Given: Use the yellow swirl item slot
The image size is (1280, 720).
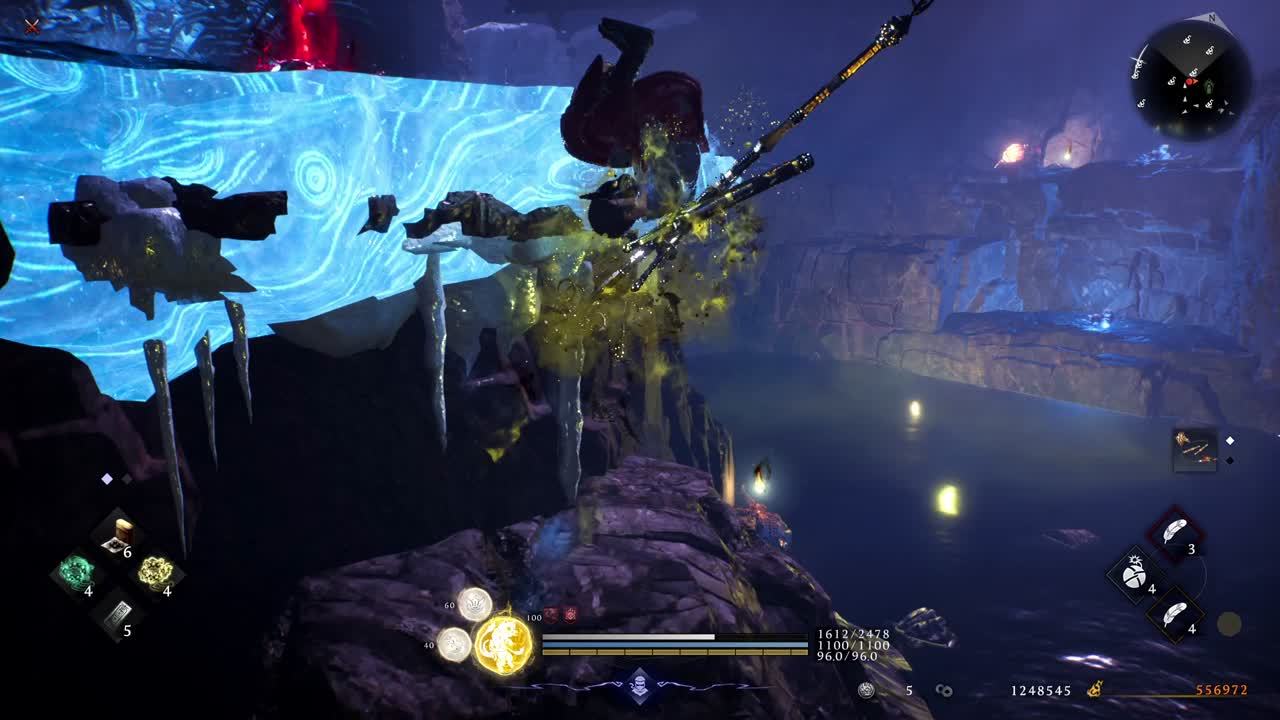Looking at the screenshot, I should click(155, 573).
